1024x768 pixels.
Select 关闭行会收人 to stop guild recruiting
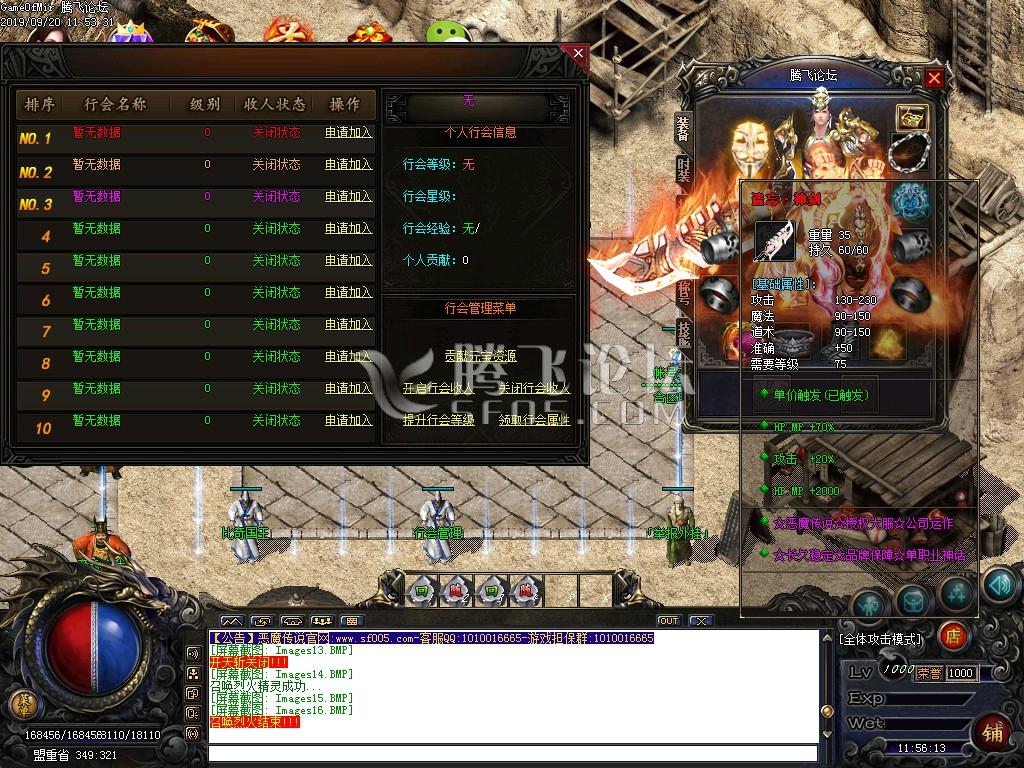534,388
